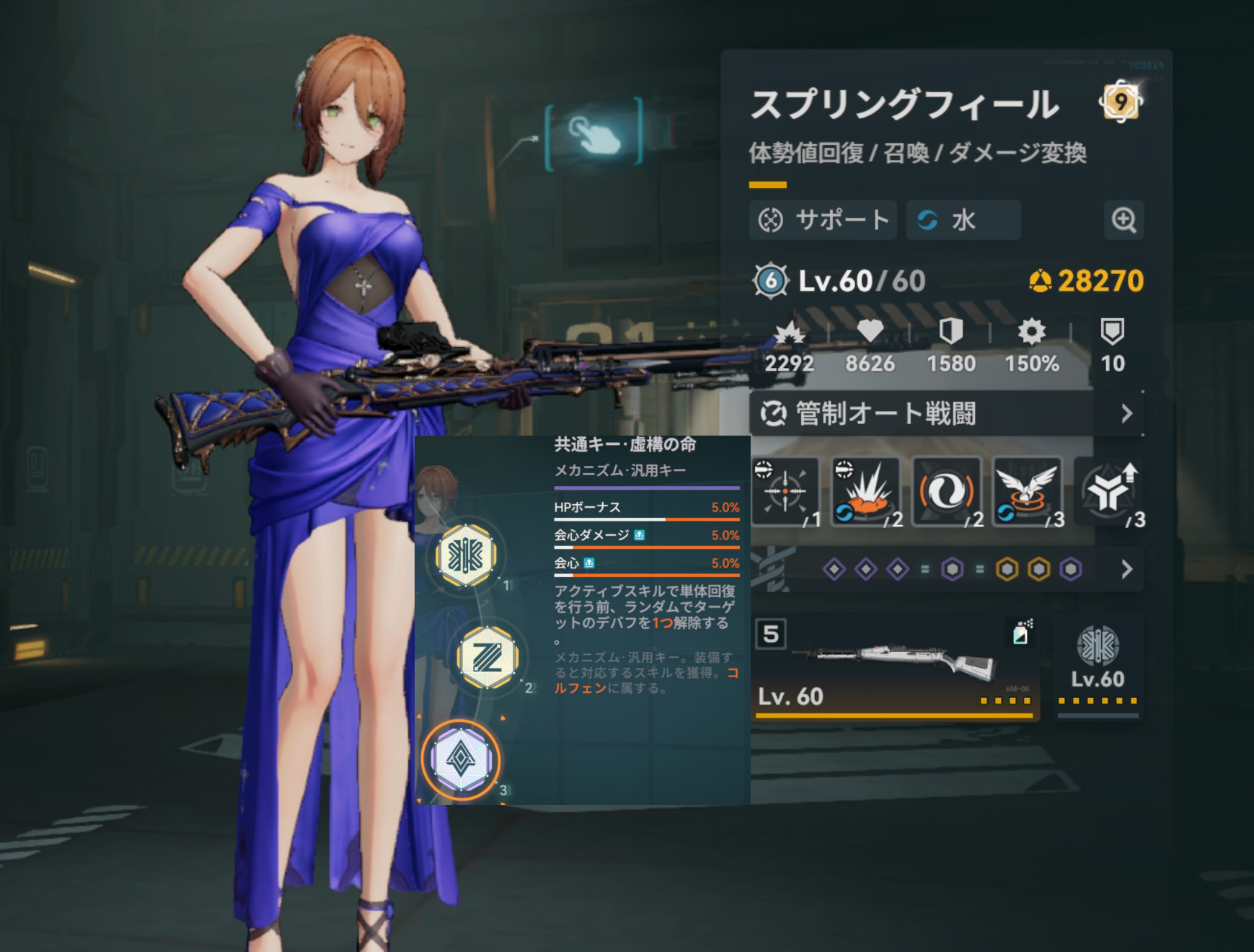Expand the neural helix key row
This screenshot has width=1254, height=952.
pos(1126,570)
